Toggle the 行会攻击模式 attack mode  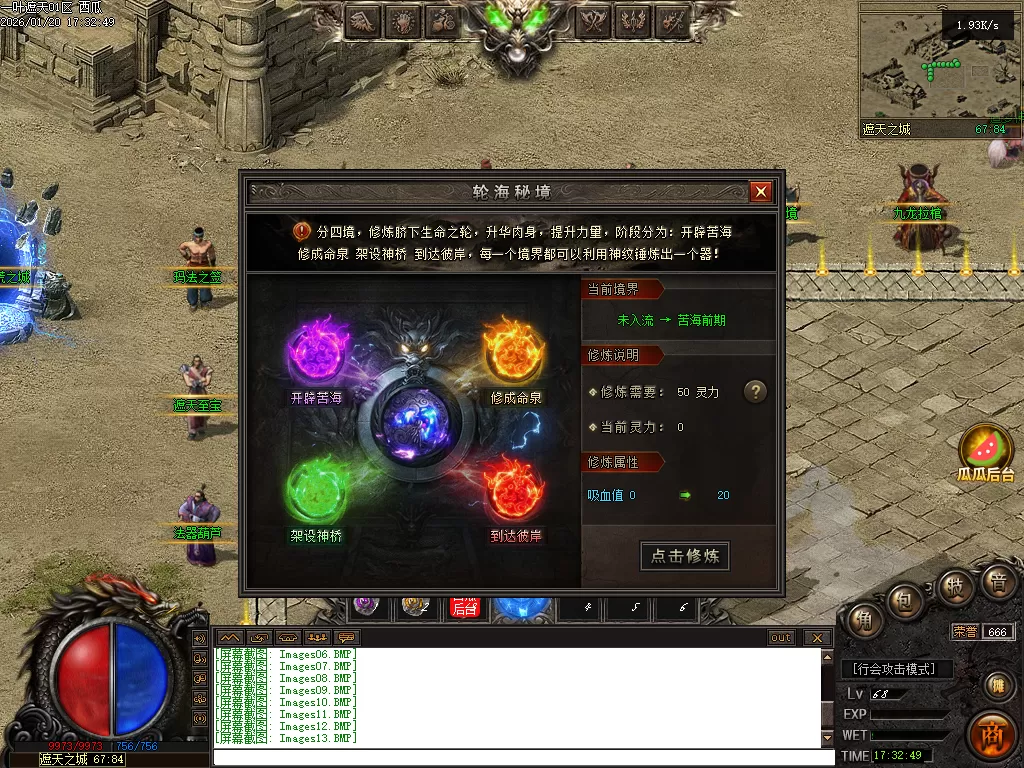point(897,669)
